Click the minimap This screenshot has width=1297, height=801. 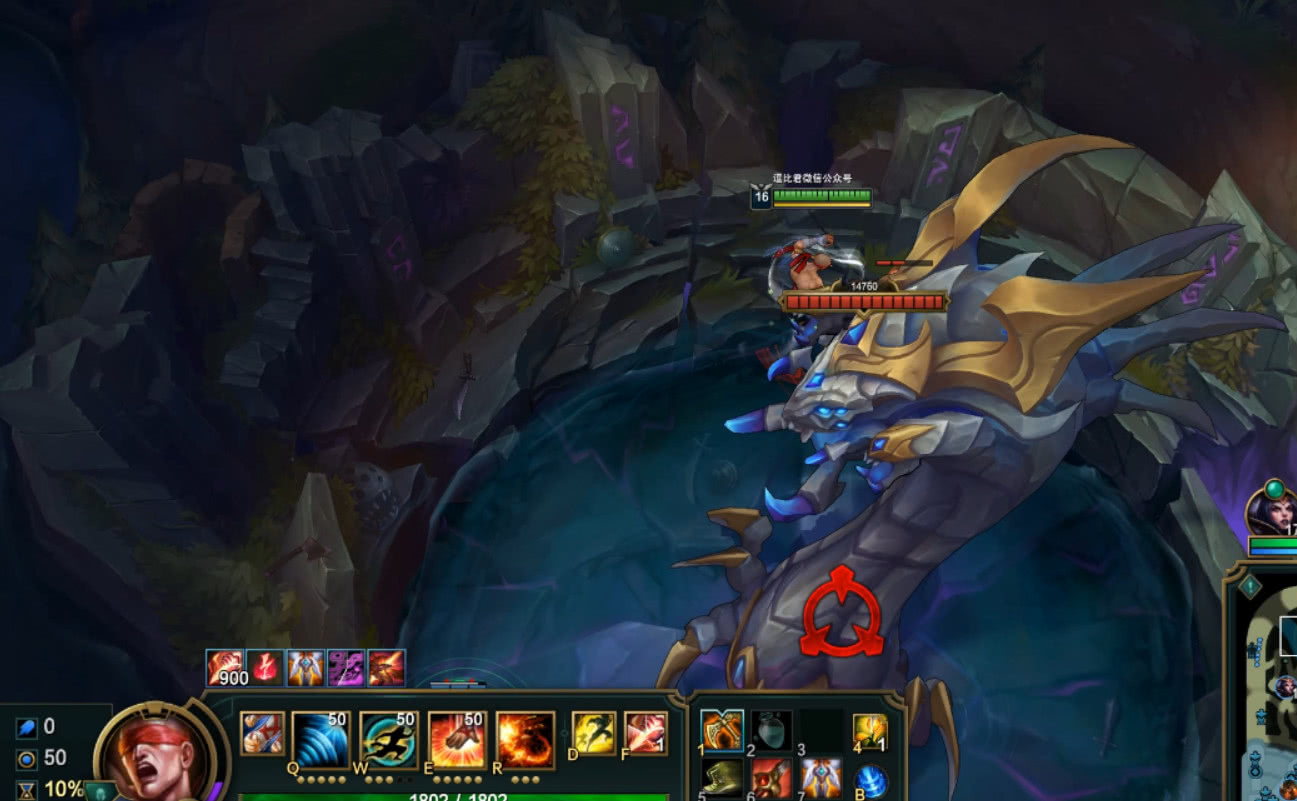(x=1270, y=700)
